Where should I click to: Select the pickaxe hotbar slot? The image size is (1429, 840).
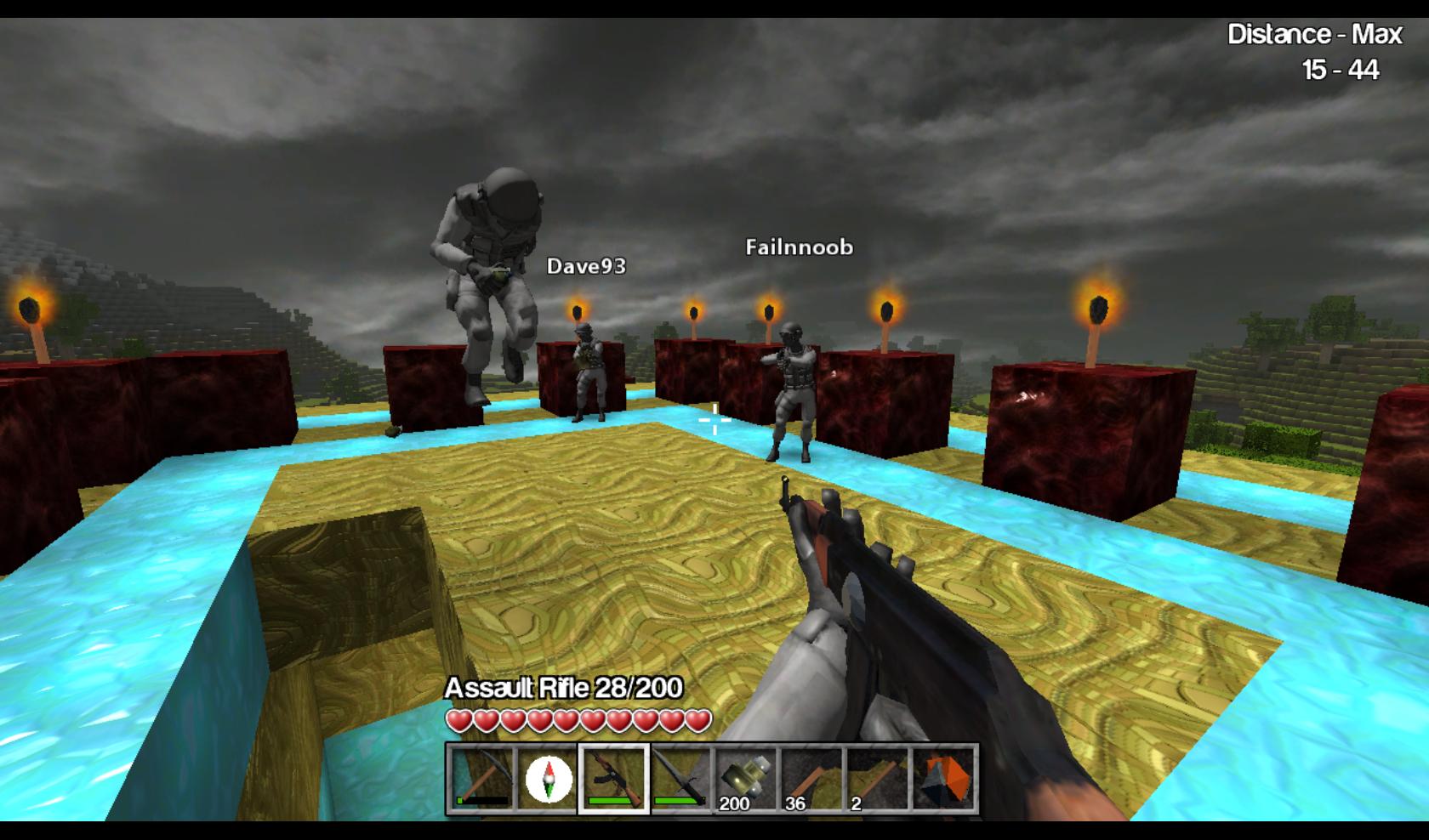click(481, 779)
